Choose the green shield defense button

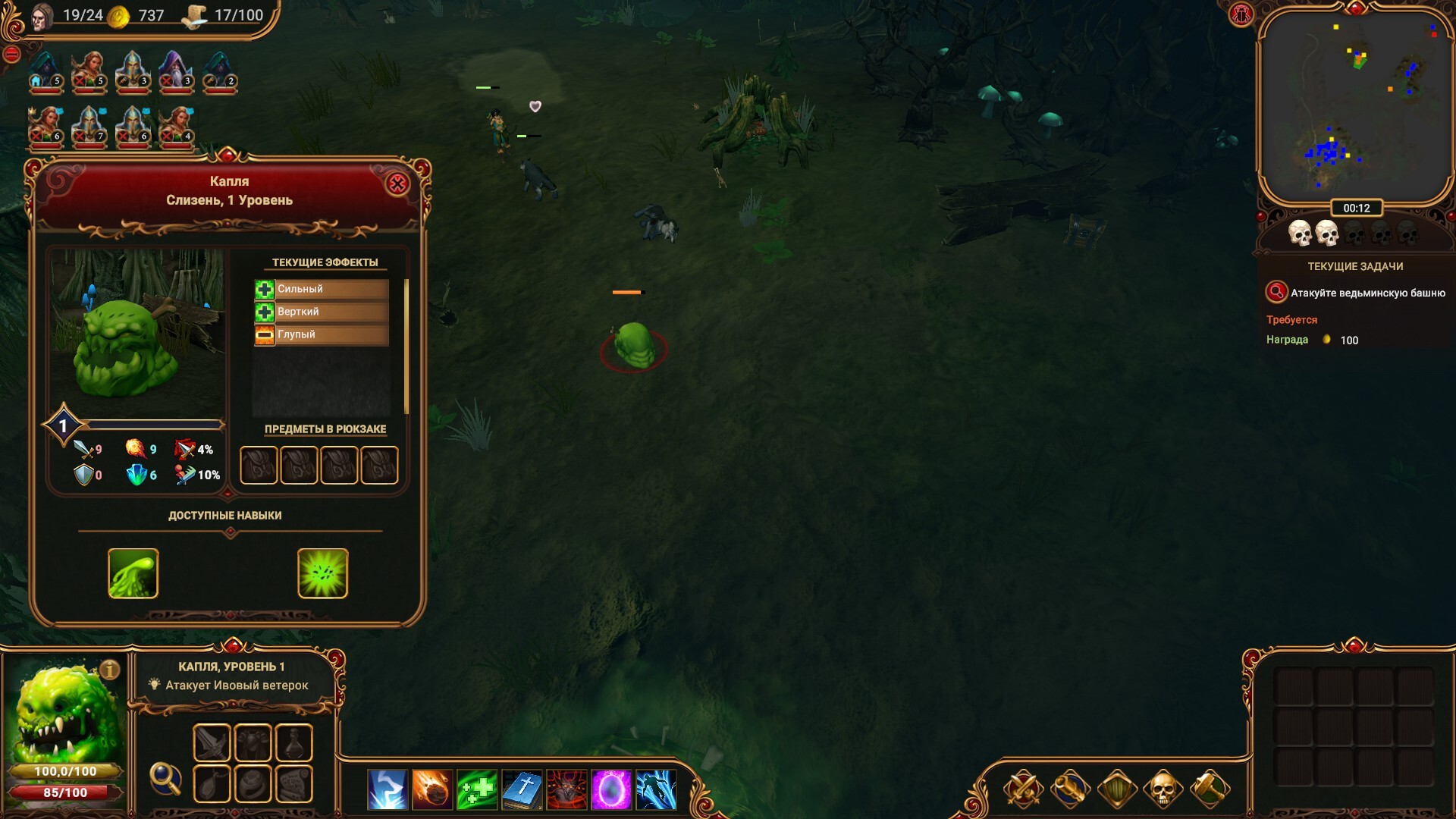click(x=1117, y=789)
